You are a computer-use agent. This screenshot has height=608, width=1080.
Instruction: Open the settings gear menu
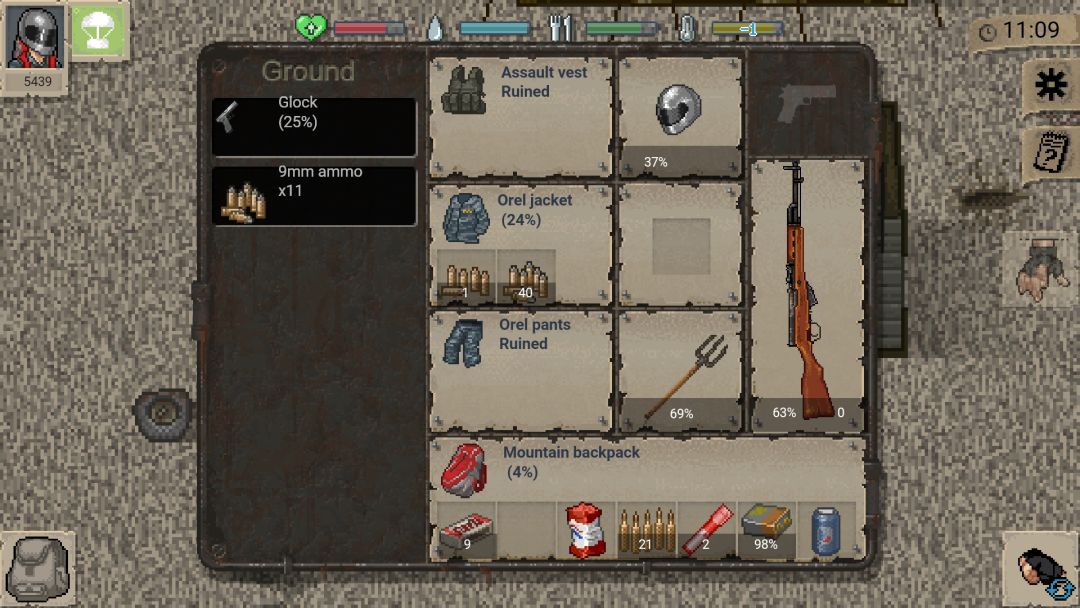click(1050, 86)
